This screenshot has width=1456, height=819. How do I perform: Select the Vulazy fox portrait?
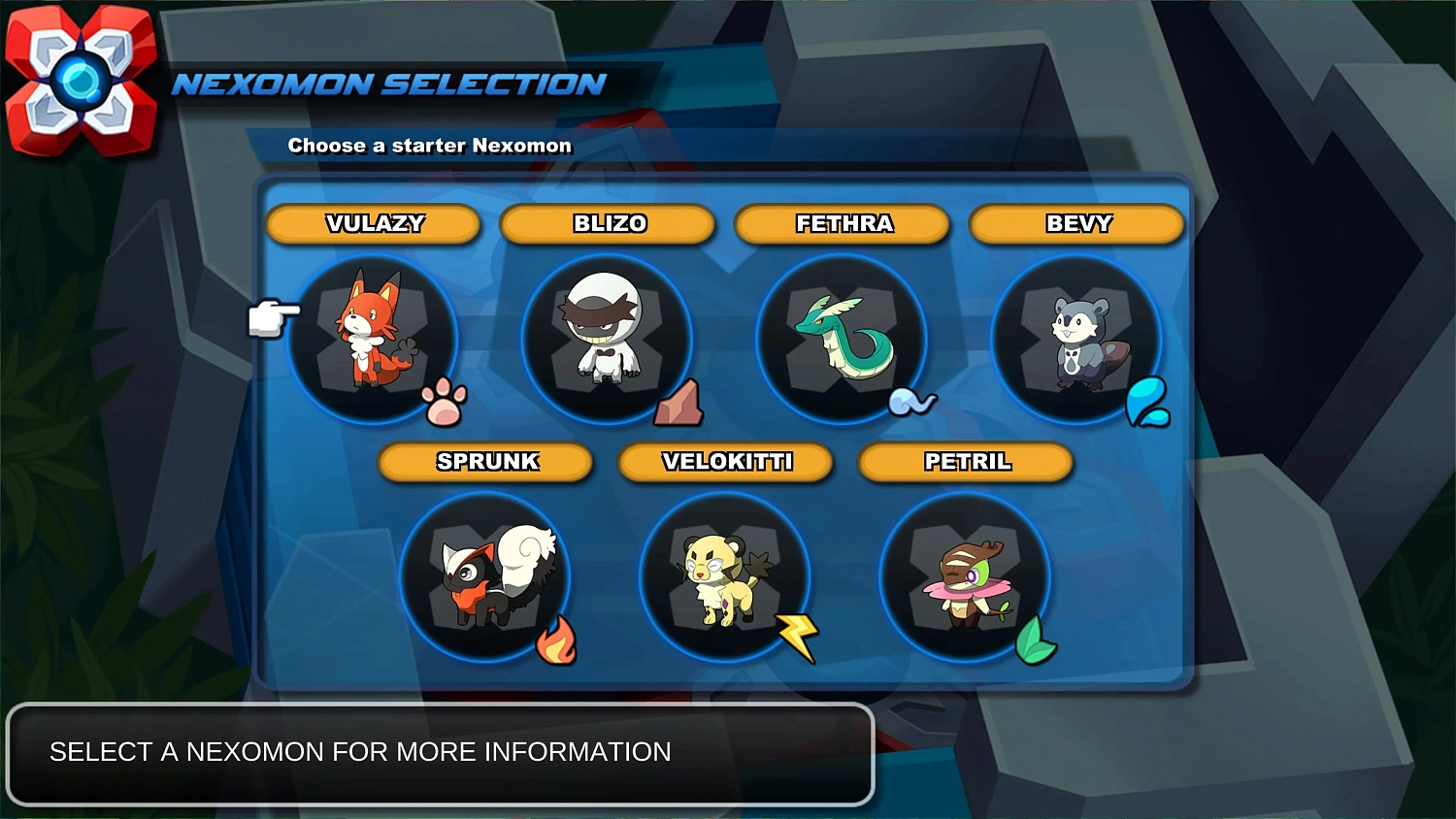click(x=373, y=340)
